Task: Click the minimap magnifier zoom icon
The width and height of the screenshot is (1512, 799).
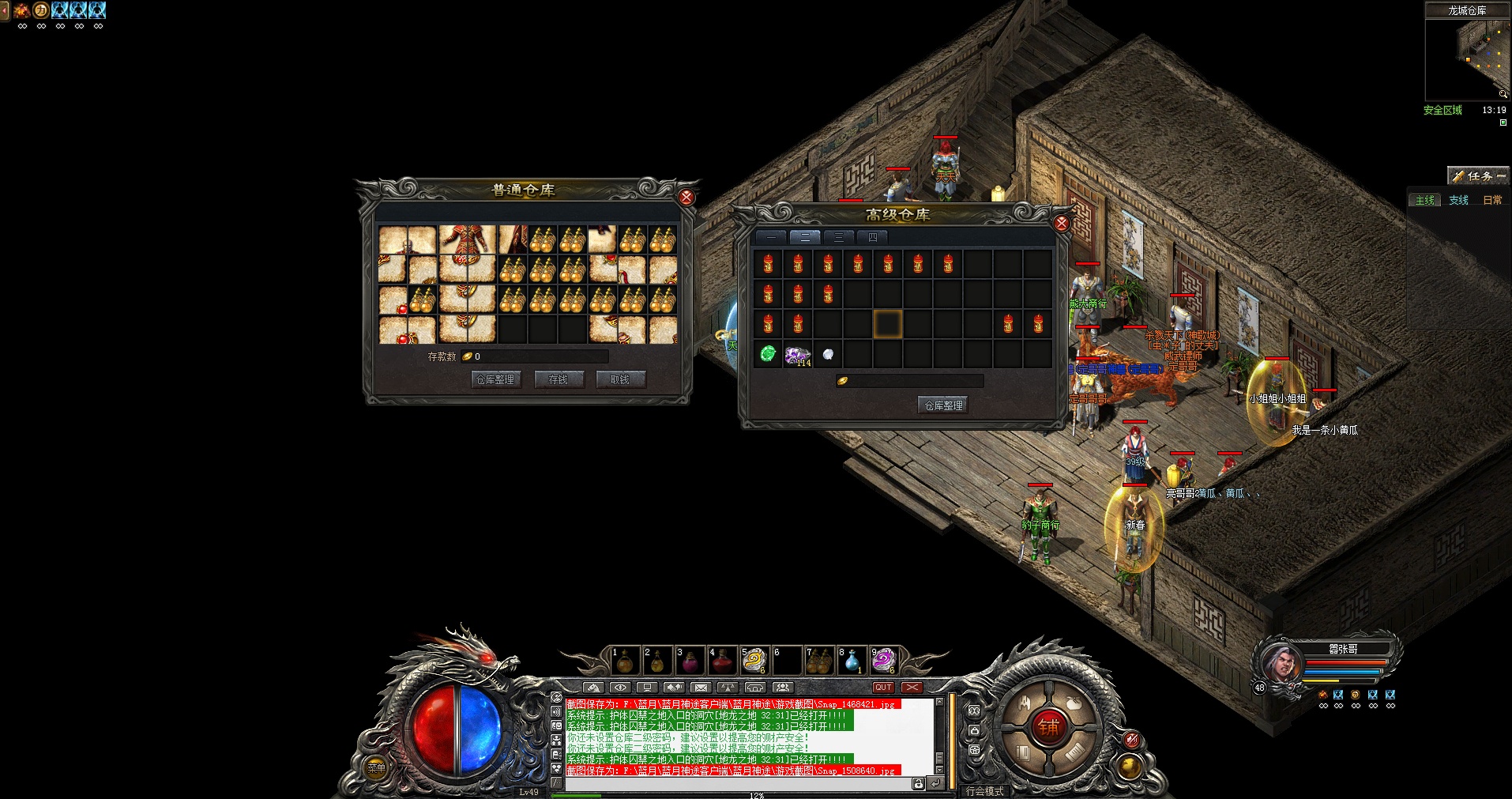Action: click(x=1503, y=94)
